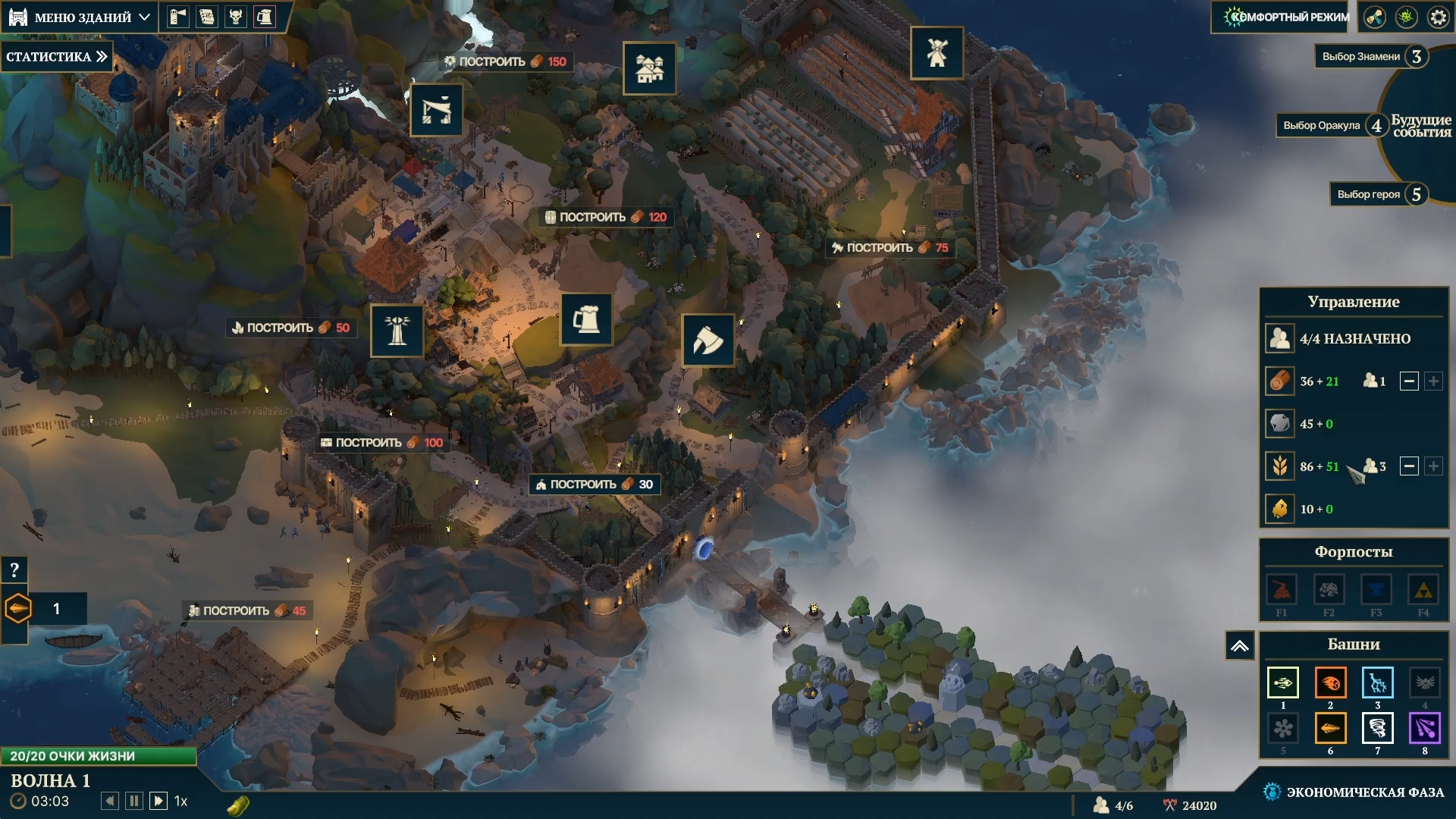Image resolution: width=1456 pixels, height=819 pixels.
Task: Open the question mark help button
Action: coord(14,570)
